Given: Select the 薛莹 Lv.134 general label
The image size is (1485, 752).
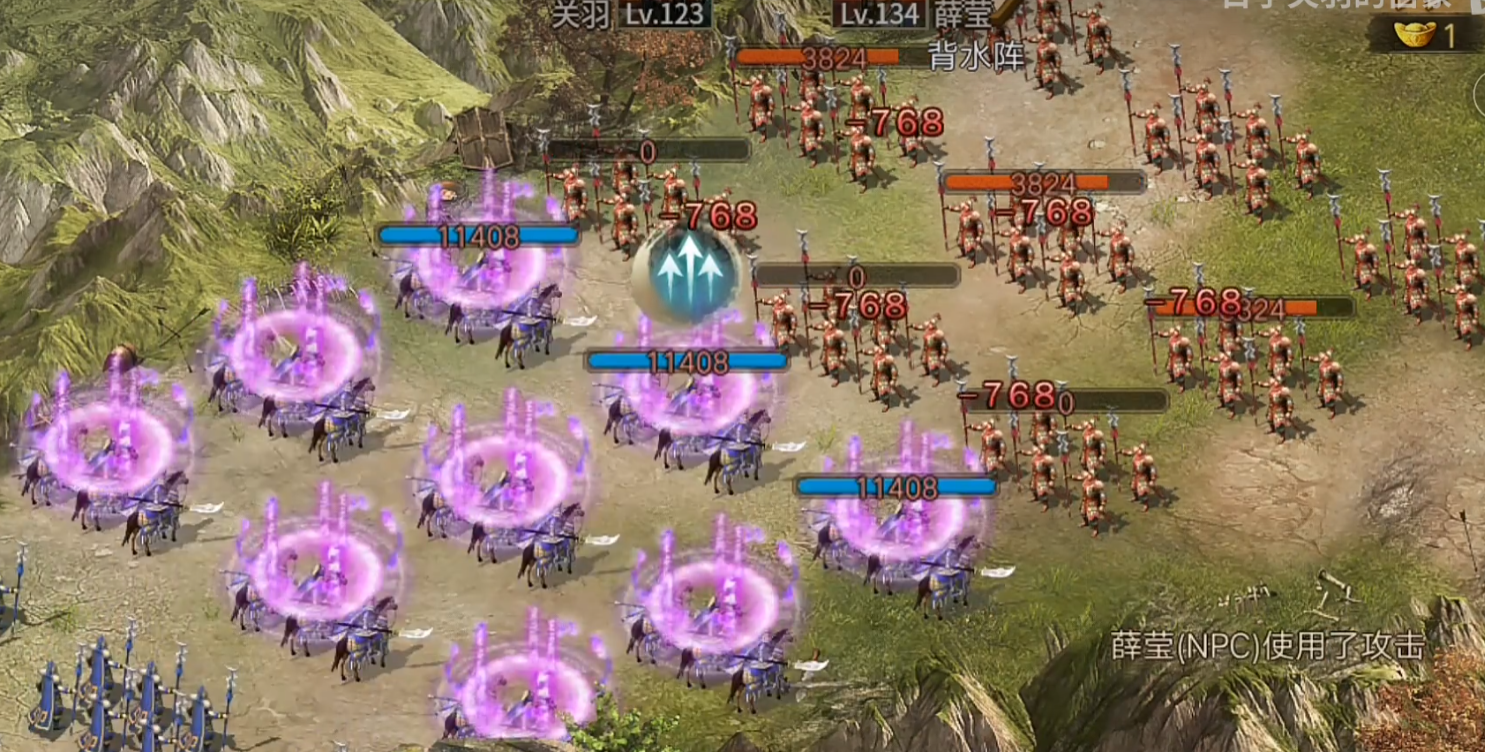Looking at the screenshot, I should (x=913, y=14).
